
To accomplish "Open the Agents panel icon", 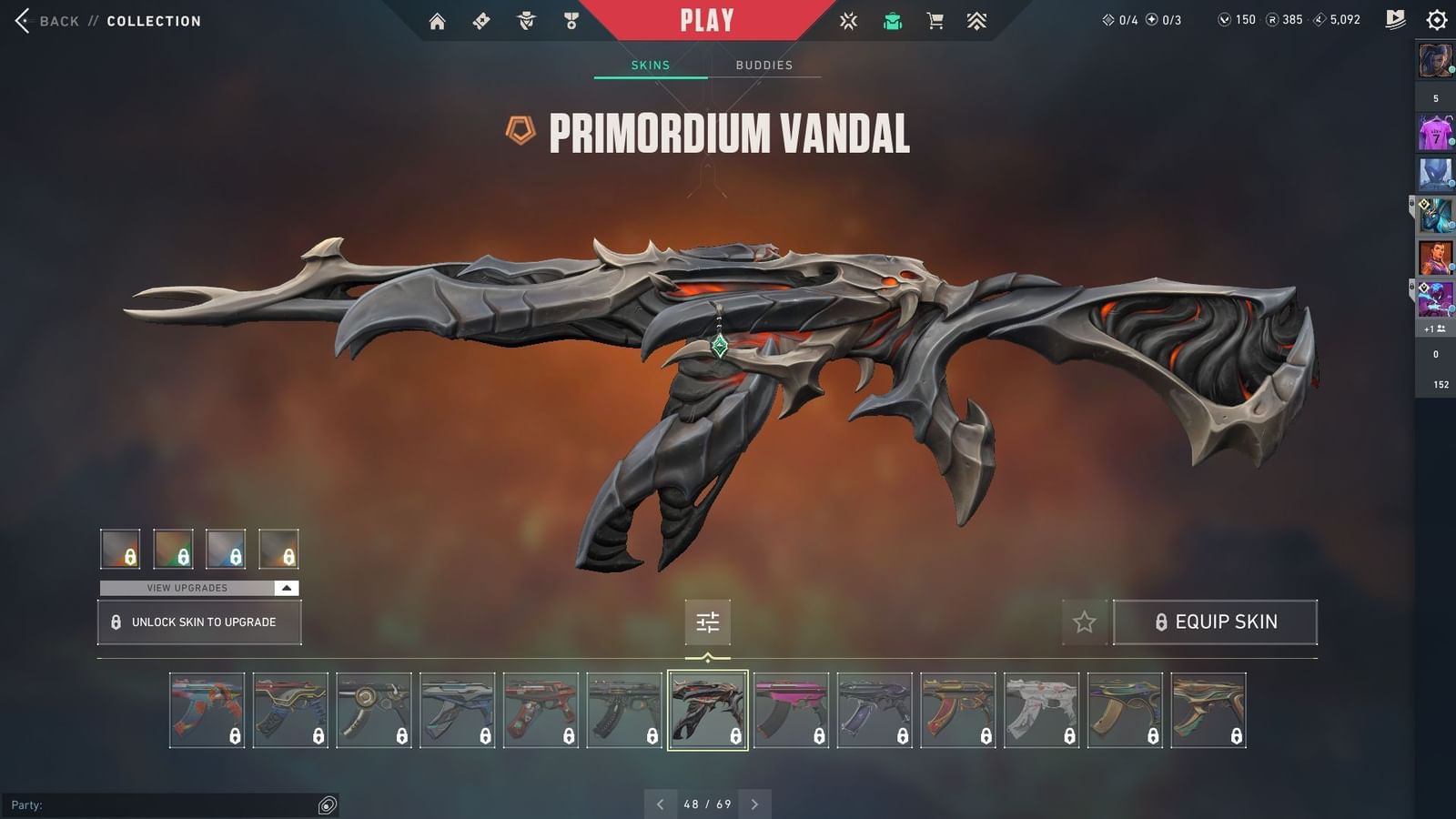I will (523, 20).
